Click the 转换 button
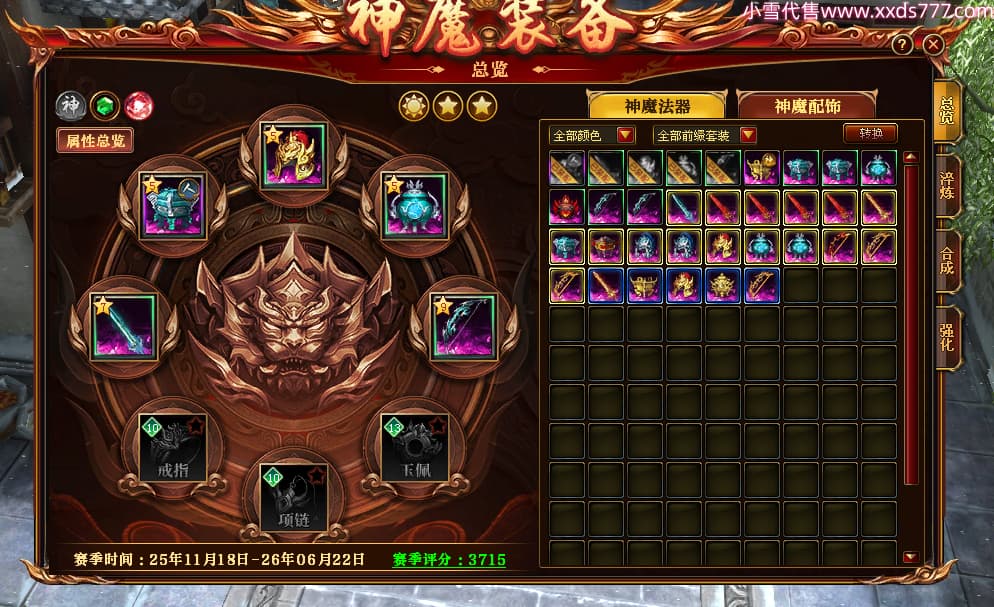 coord(870,133)
